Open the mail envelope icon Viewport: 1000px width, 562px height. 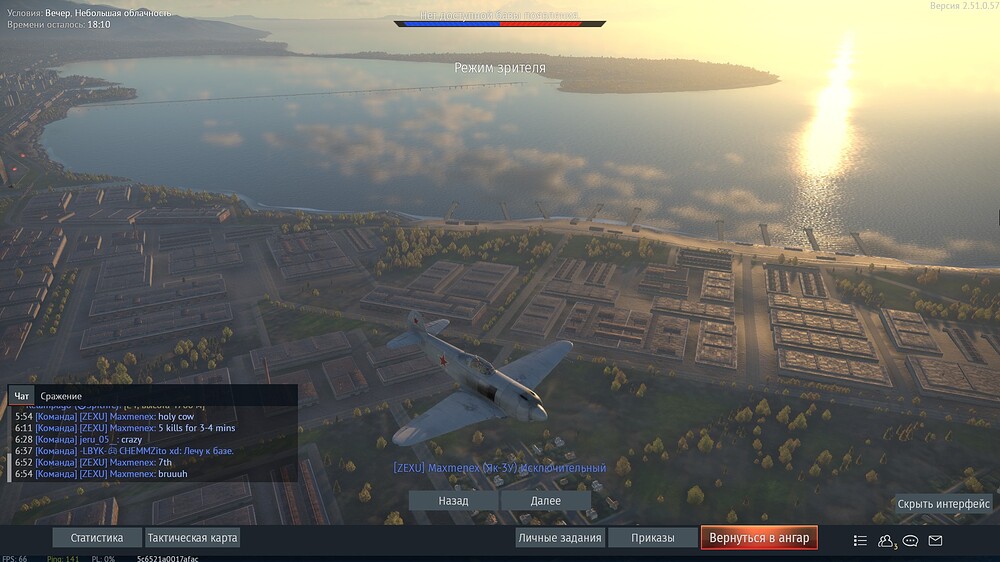click(x=935, y=540)
